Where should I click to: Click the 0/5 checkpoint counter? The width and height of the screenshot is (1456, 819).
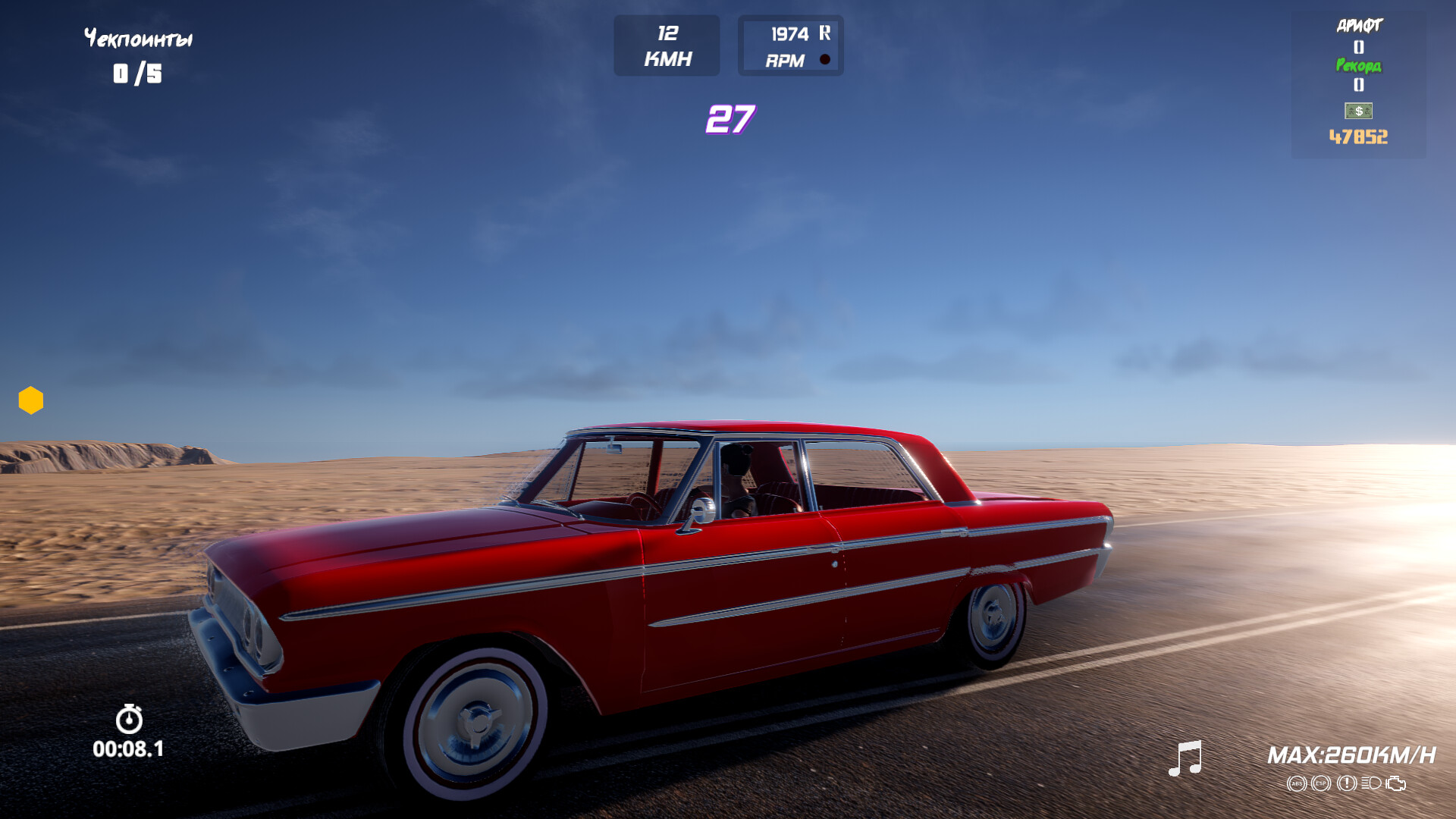tap(139, 74)
